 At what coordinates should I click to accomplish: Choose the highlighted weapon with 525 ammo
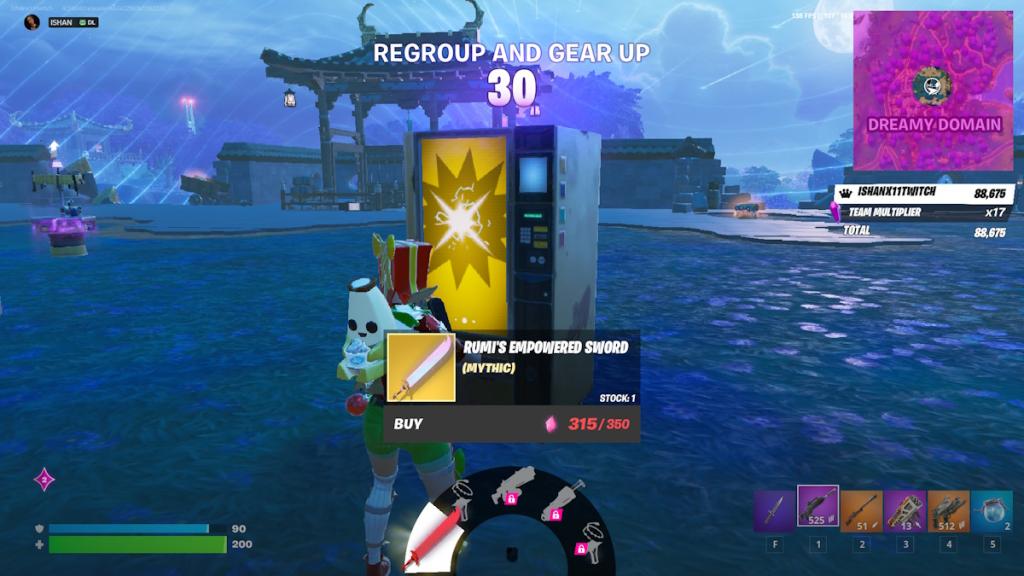coord(818,507)
